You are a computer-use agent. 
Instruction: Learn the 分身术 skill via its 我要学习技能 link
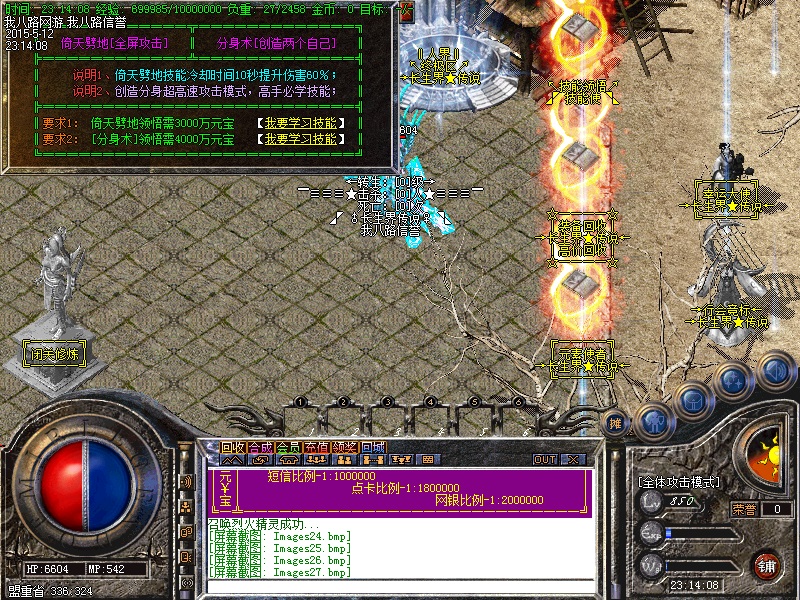tap(304, 140)
